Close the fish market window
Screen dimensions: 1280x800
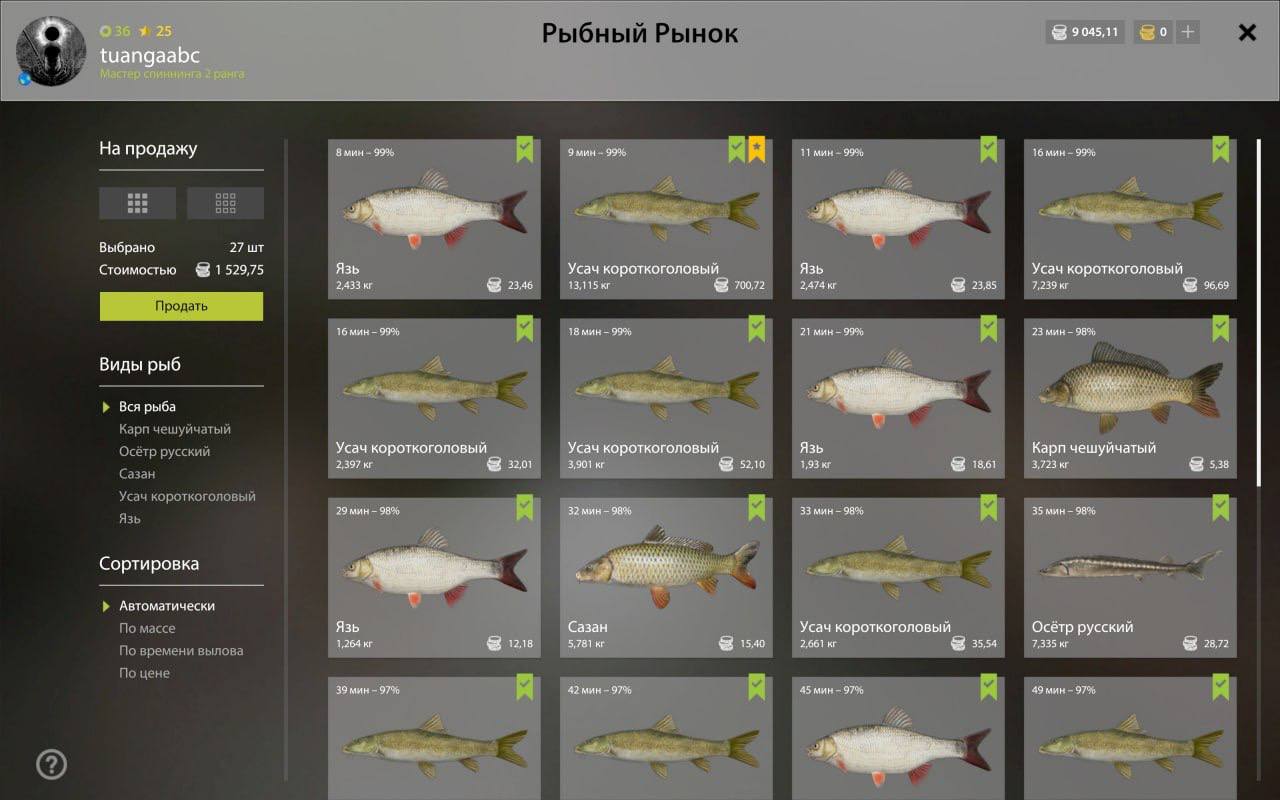click(1247, 33)
